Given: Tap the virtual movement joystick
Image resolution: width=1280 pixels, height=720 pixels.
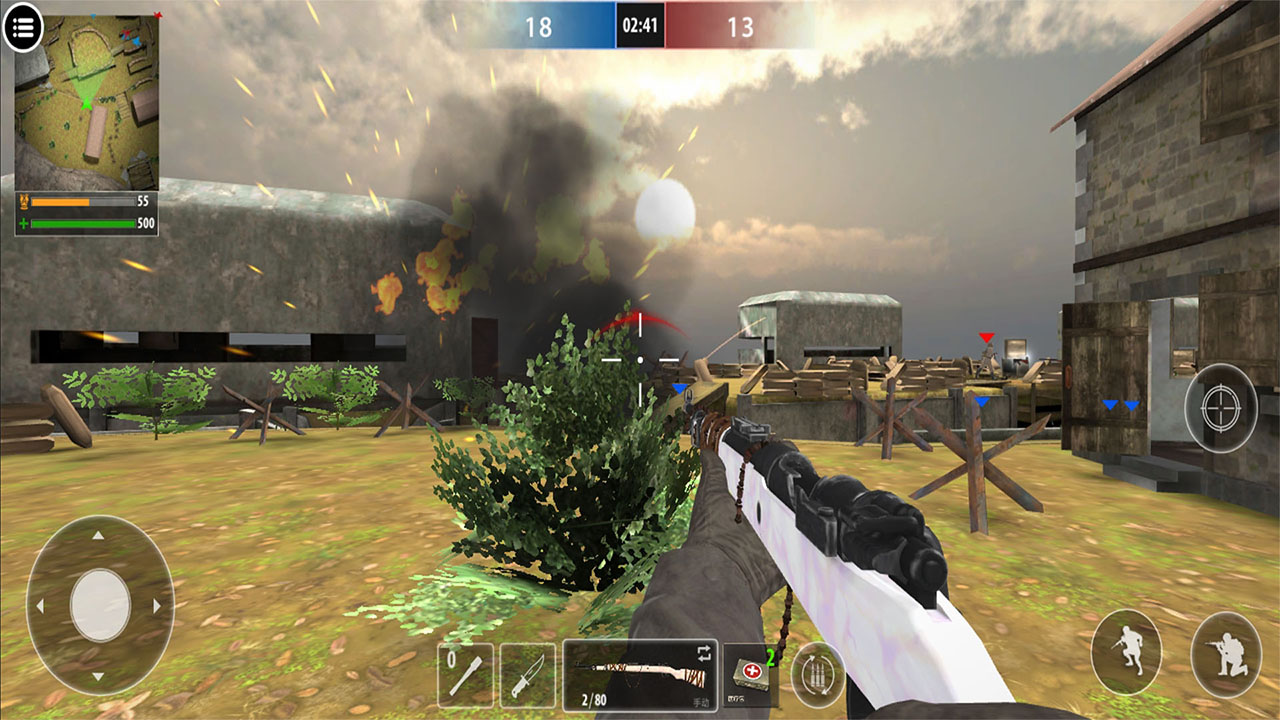Looking at the screenshot, I should point(100,604).
